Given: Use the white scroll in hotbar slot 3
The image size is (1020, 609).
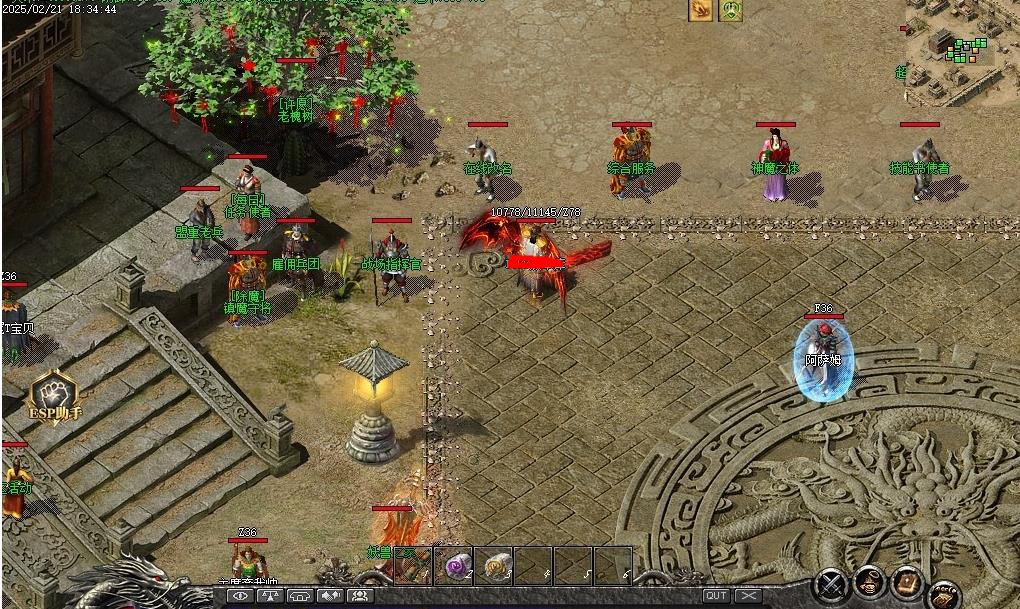Looking at the screenshot, I should (x=495, y=565).
